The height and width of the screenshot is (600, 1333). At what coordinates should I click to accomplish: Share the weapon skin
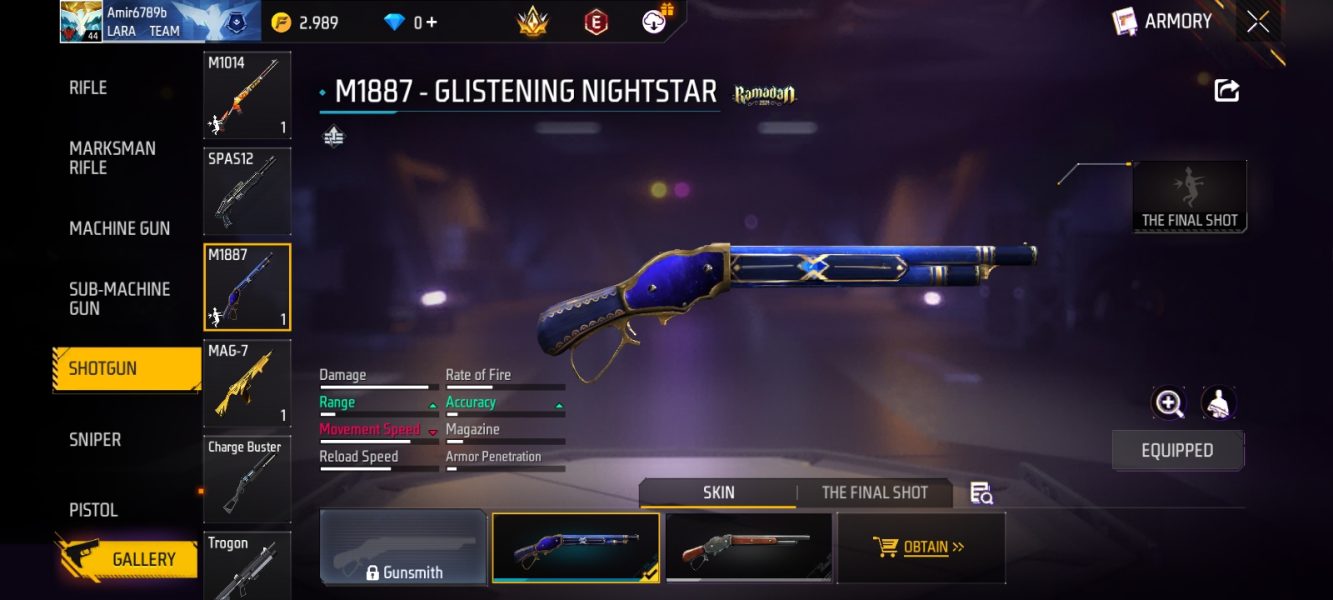point(1227,91)
